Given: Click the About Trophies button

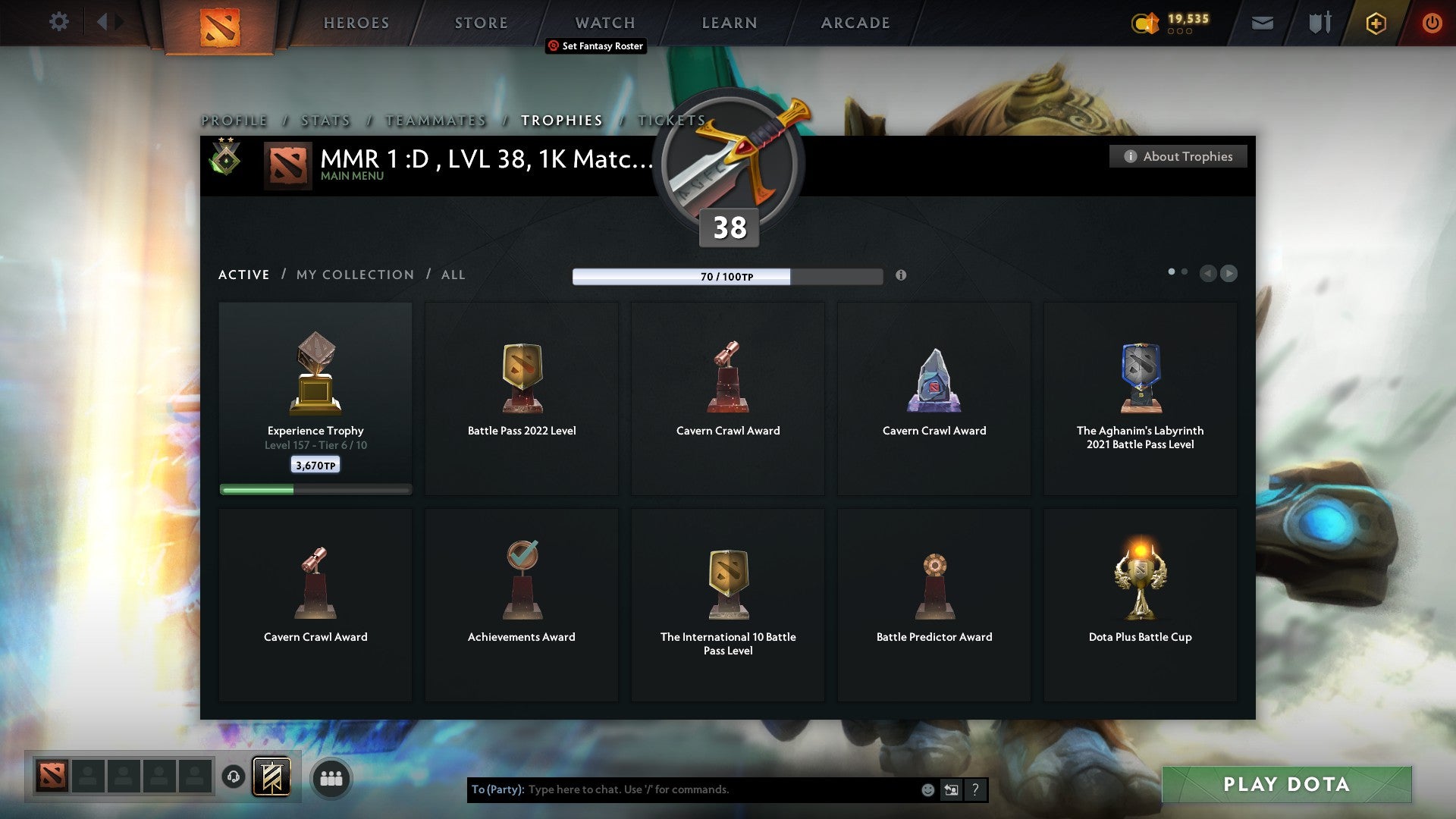Looking at the screenshot, I should pyautogui.click(x=1178, y=156).
